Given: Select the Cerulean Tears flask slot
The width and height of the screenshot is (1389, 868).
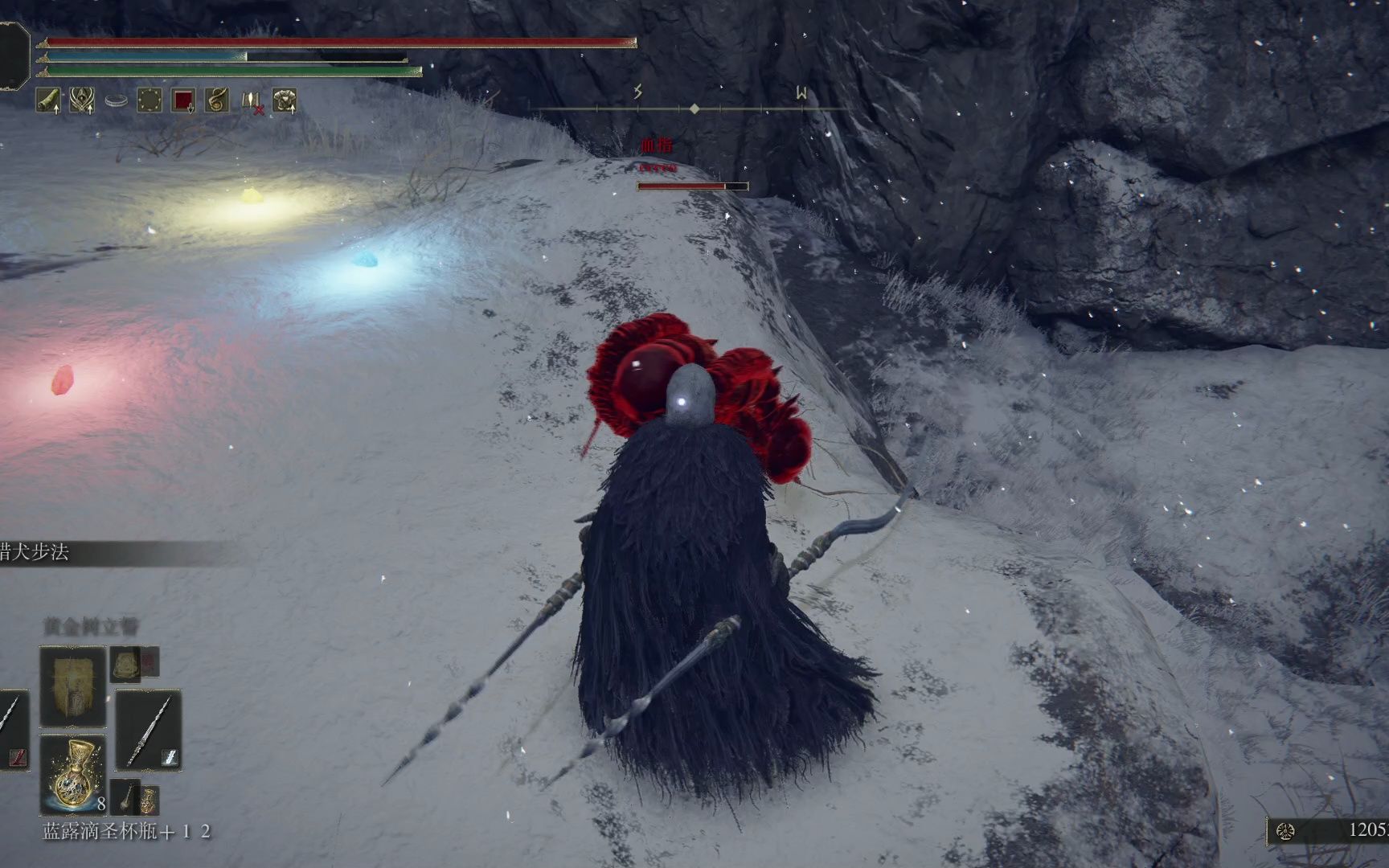Looking at the screenshot, I should point(73,775).
